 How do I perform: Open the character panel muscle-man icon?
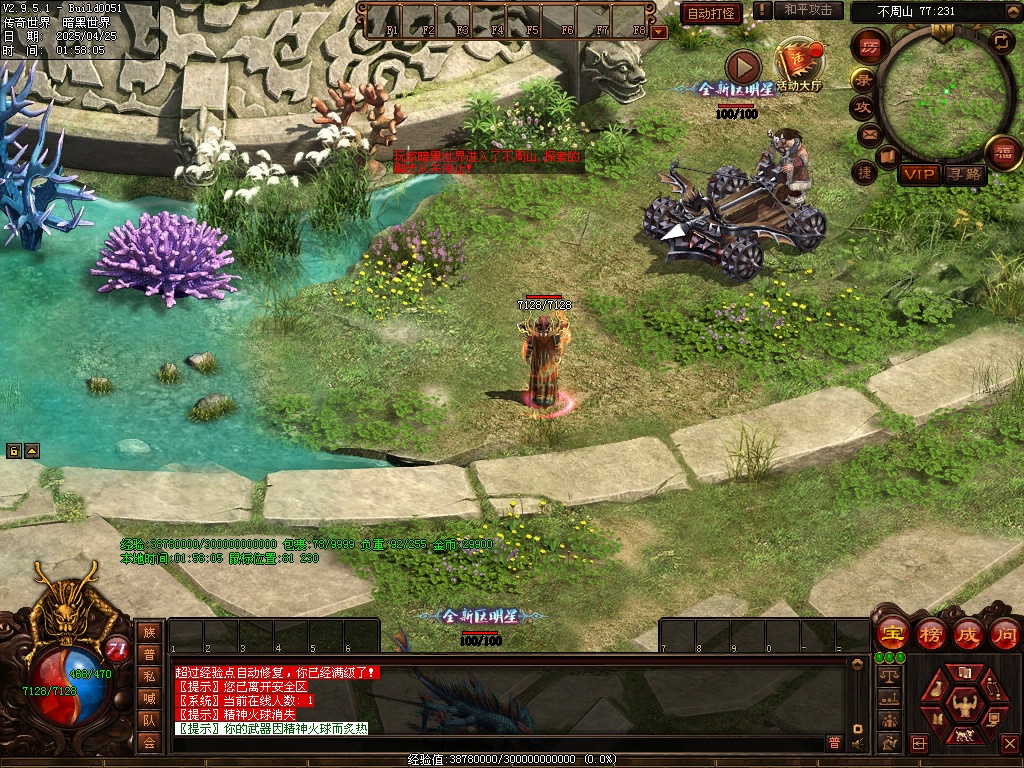[965, 704]
